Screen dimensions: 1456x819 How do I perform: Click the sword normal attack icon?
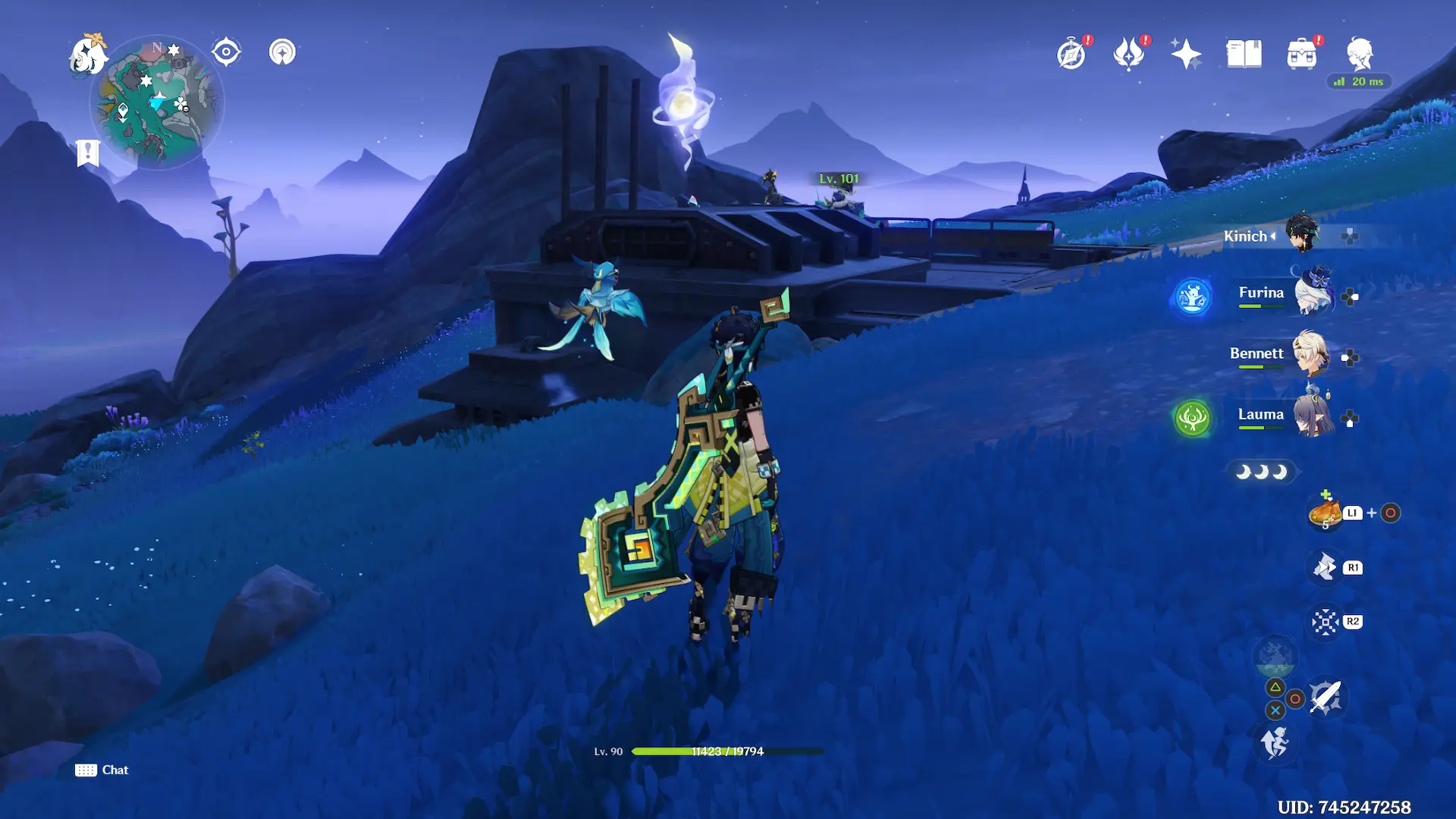pyautogui.click(x=1326, y=696)
